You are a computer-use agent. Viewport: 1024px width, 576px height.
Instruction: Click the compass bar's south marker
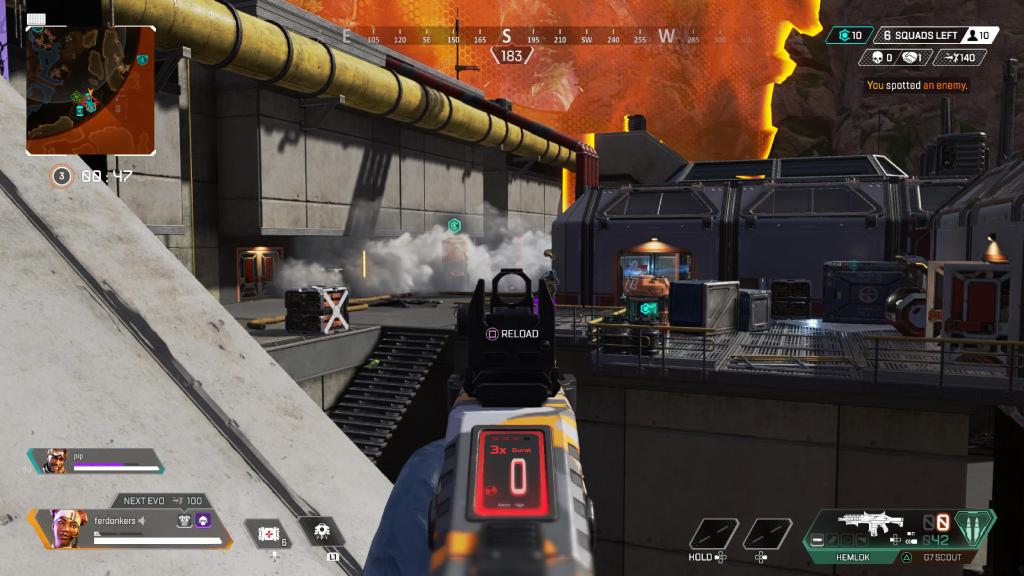507,37
